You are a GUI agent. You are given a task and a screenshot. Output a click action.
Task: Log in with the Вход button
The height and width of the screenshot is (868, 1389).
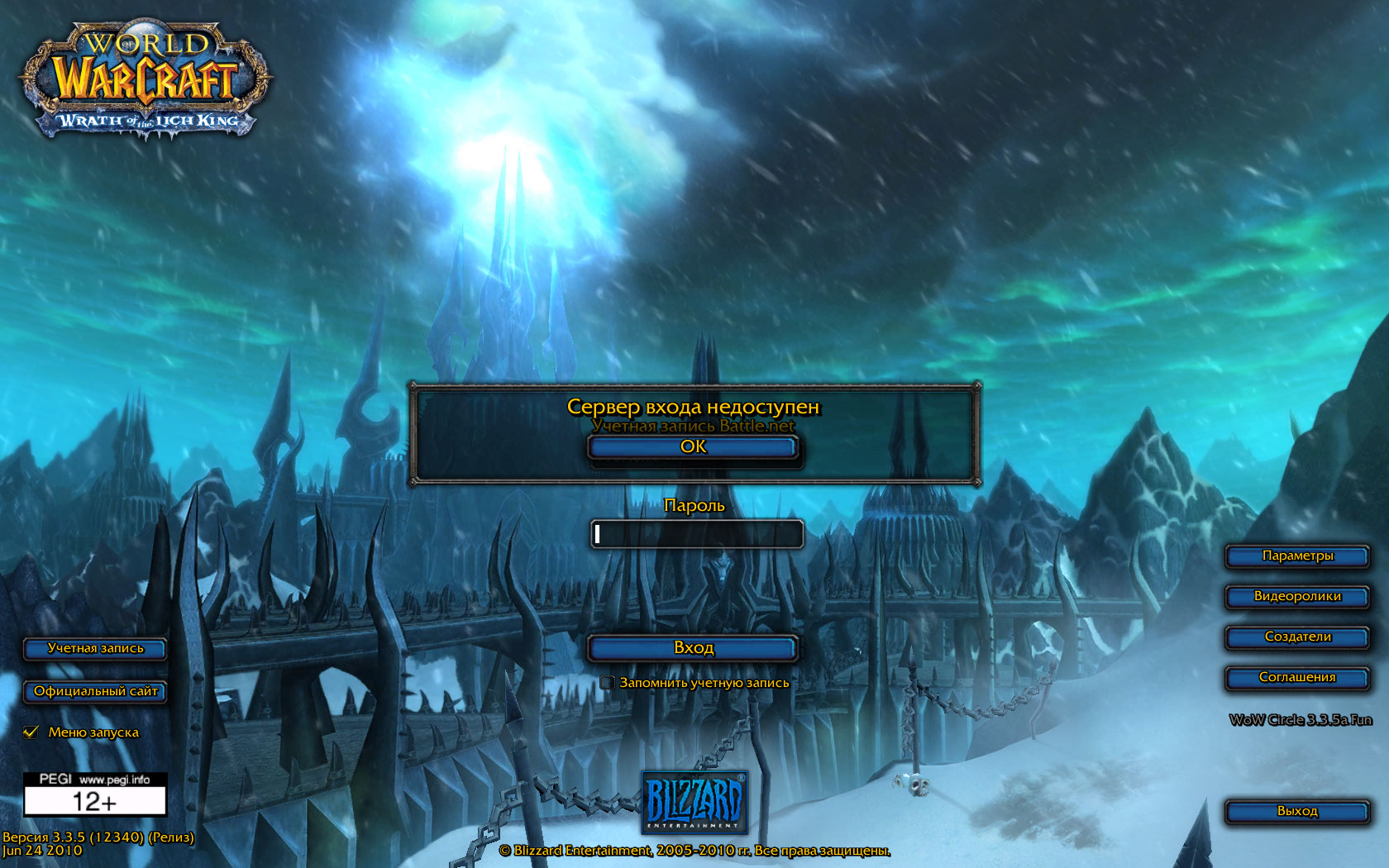click(693, 648)
